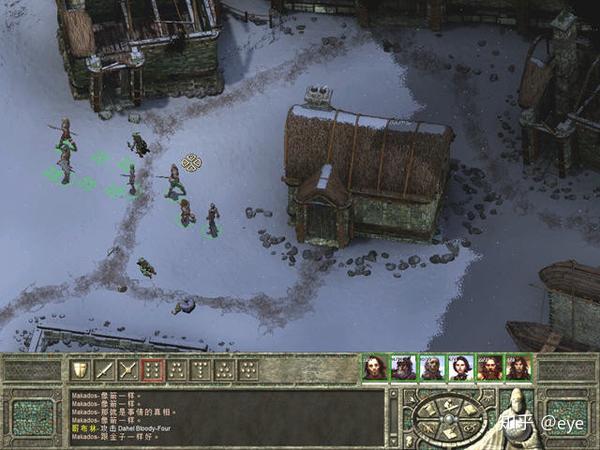Select the long-haired first party portrait
The height and width of the screenshot is (450, 600).
[x=375, y=368]
